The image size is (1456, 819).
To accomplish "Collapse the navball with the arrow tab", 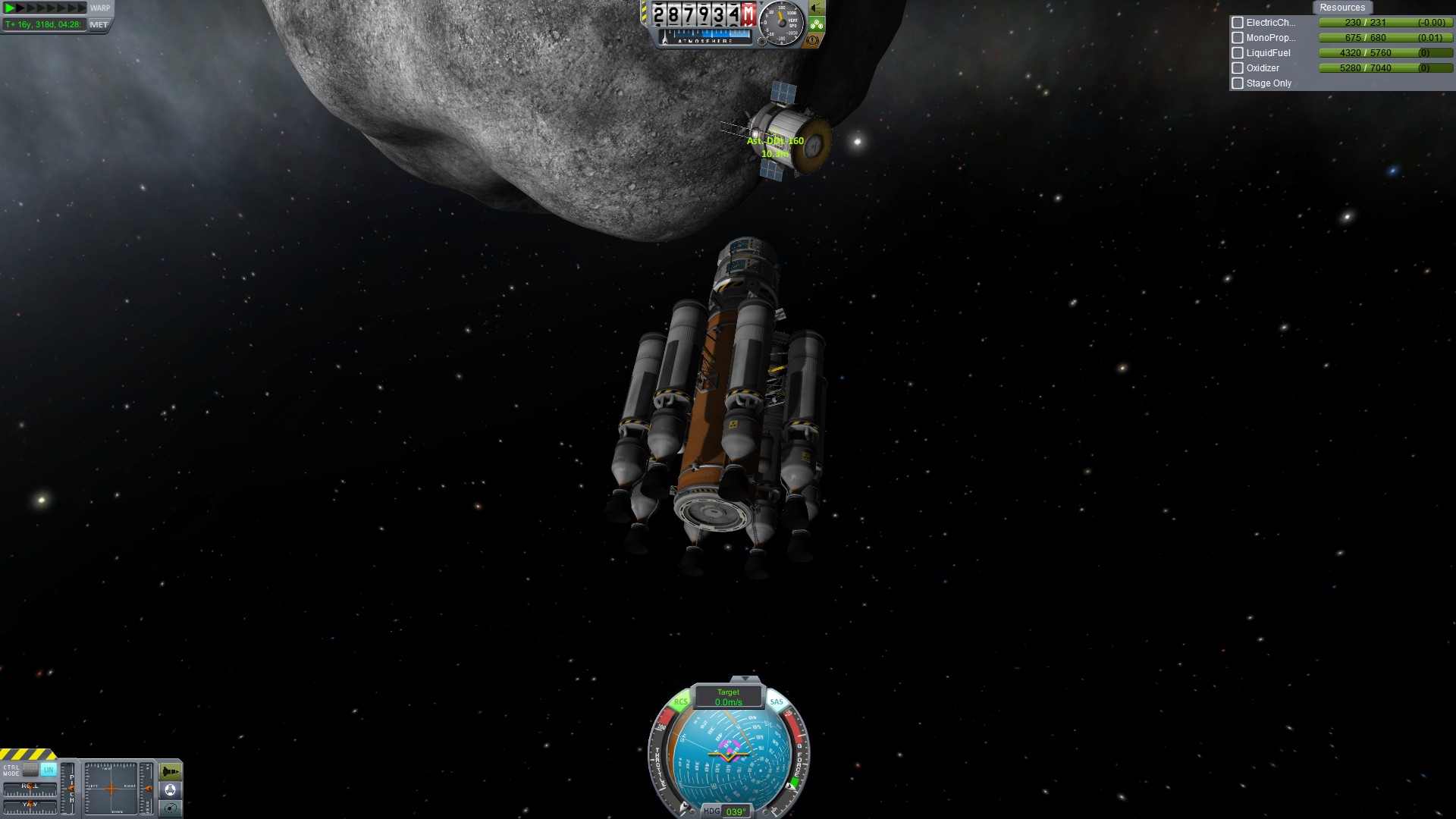I will click(x=745, y=678).
